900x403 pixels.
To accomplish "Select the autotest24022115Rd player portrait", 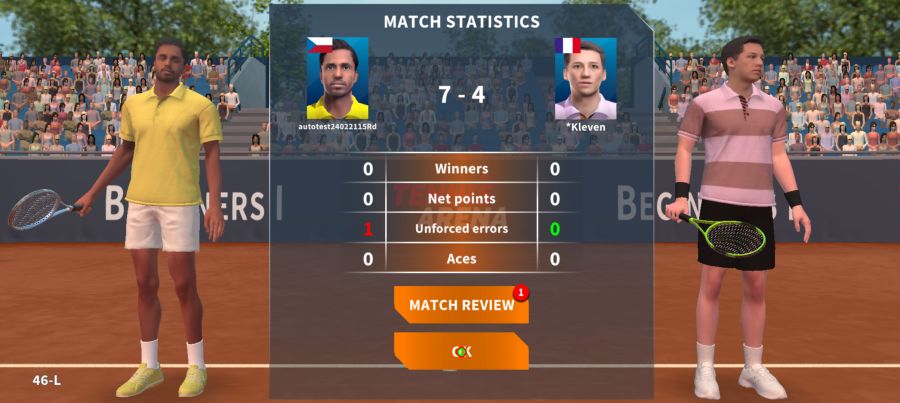I will (x=337, y=79).
